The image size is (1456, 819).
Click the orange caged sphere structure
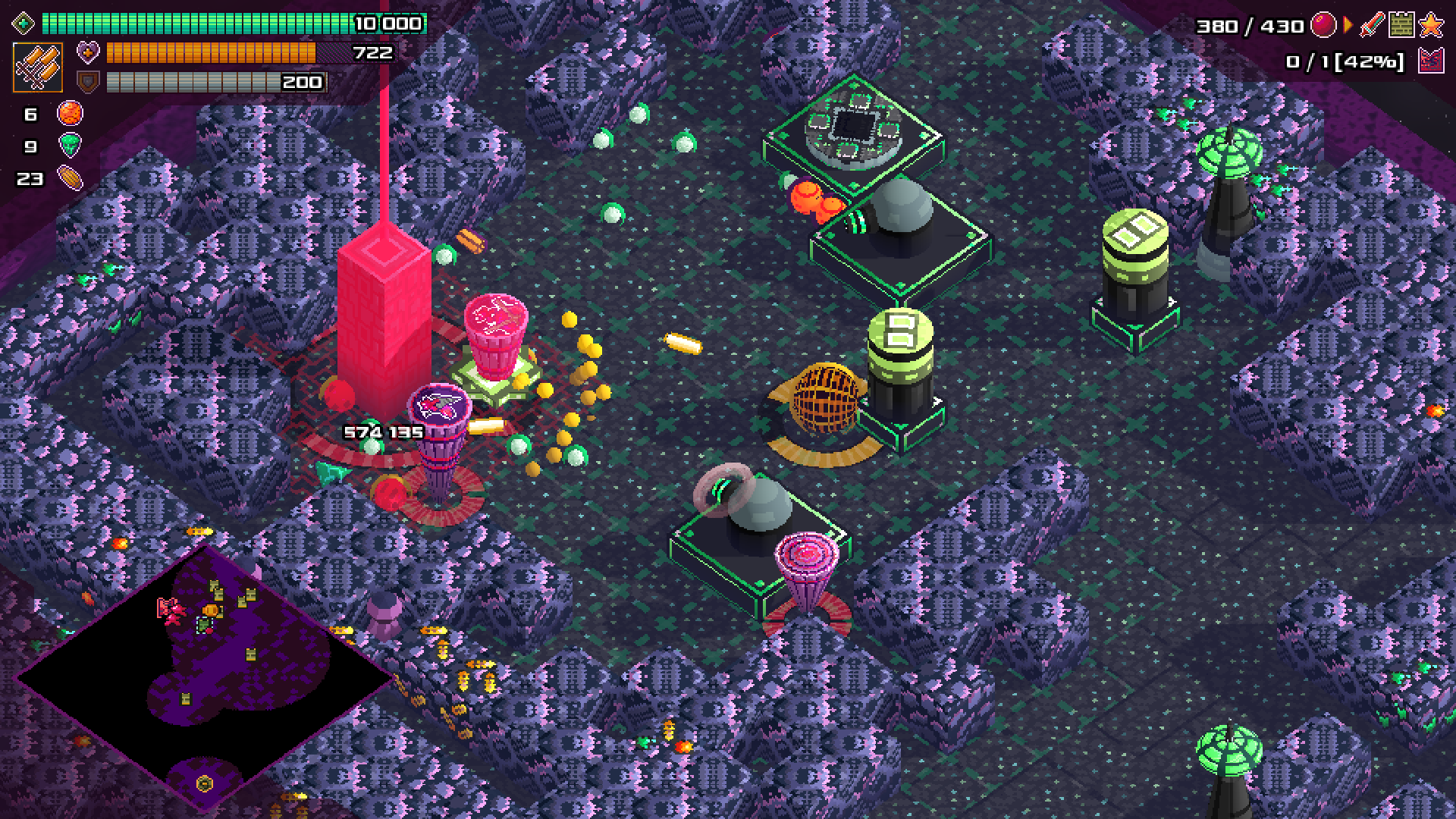(827, 398)
